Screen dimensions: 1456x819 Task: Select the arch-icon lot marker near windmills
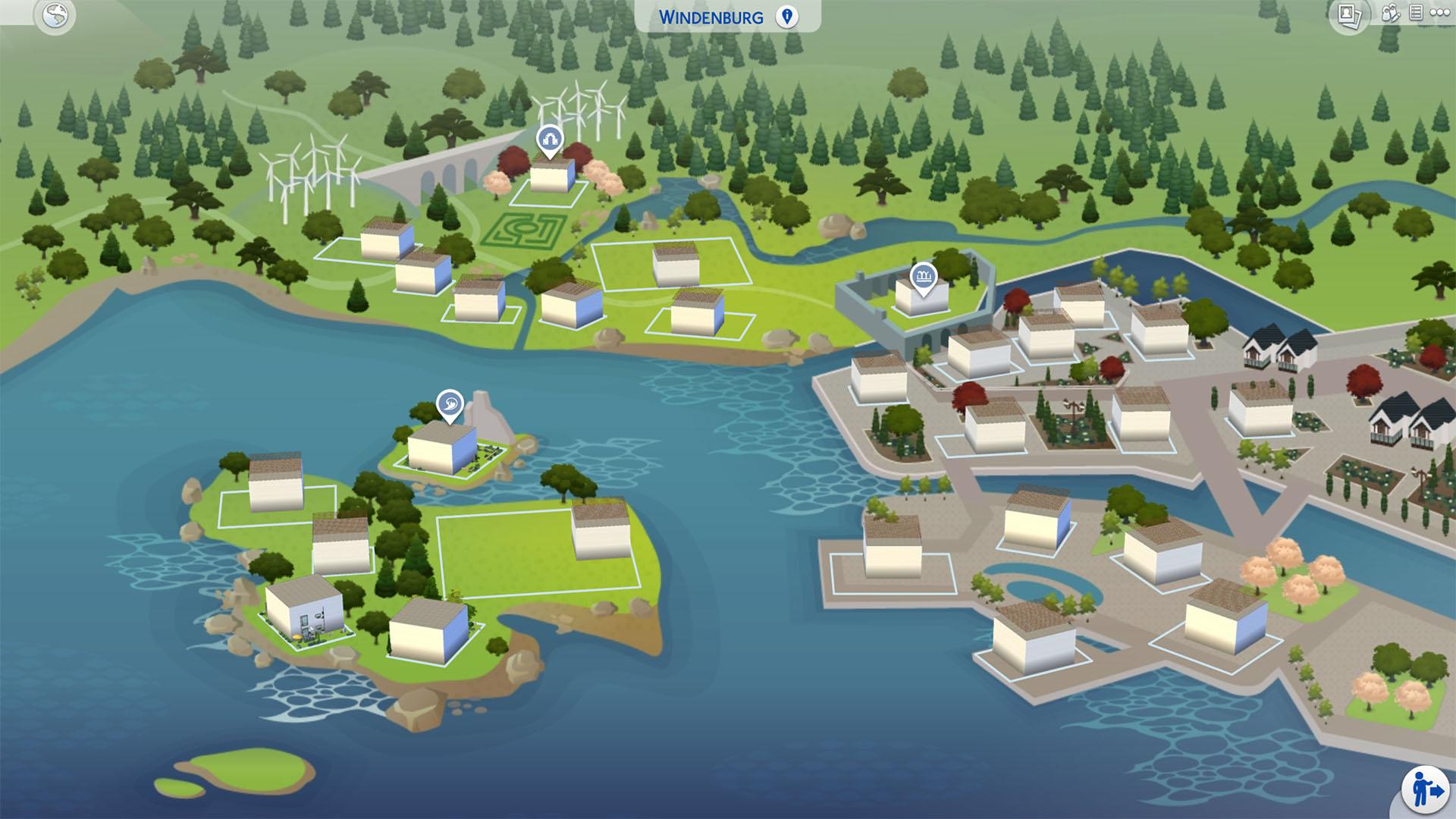point(548,140)
